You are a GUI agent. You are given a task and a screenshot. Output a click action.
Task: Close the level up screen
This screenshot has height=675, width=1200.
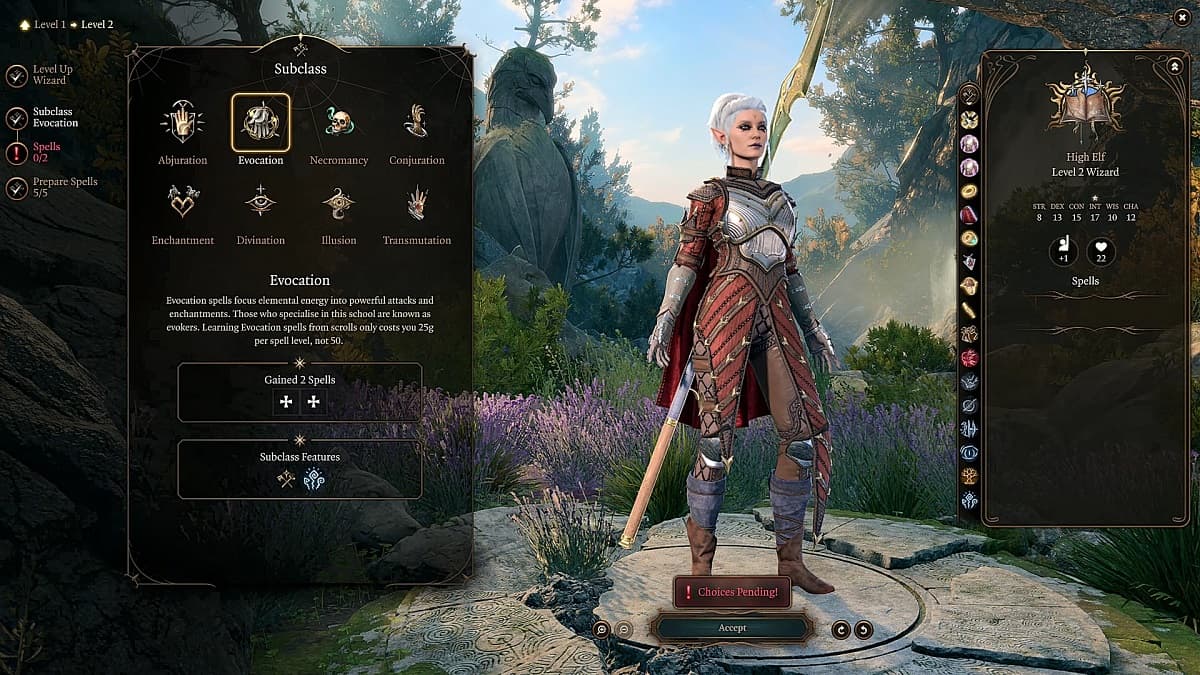1182,17
